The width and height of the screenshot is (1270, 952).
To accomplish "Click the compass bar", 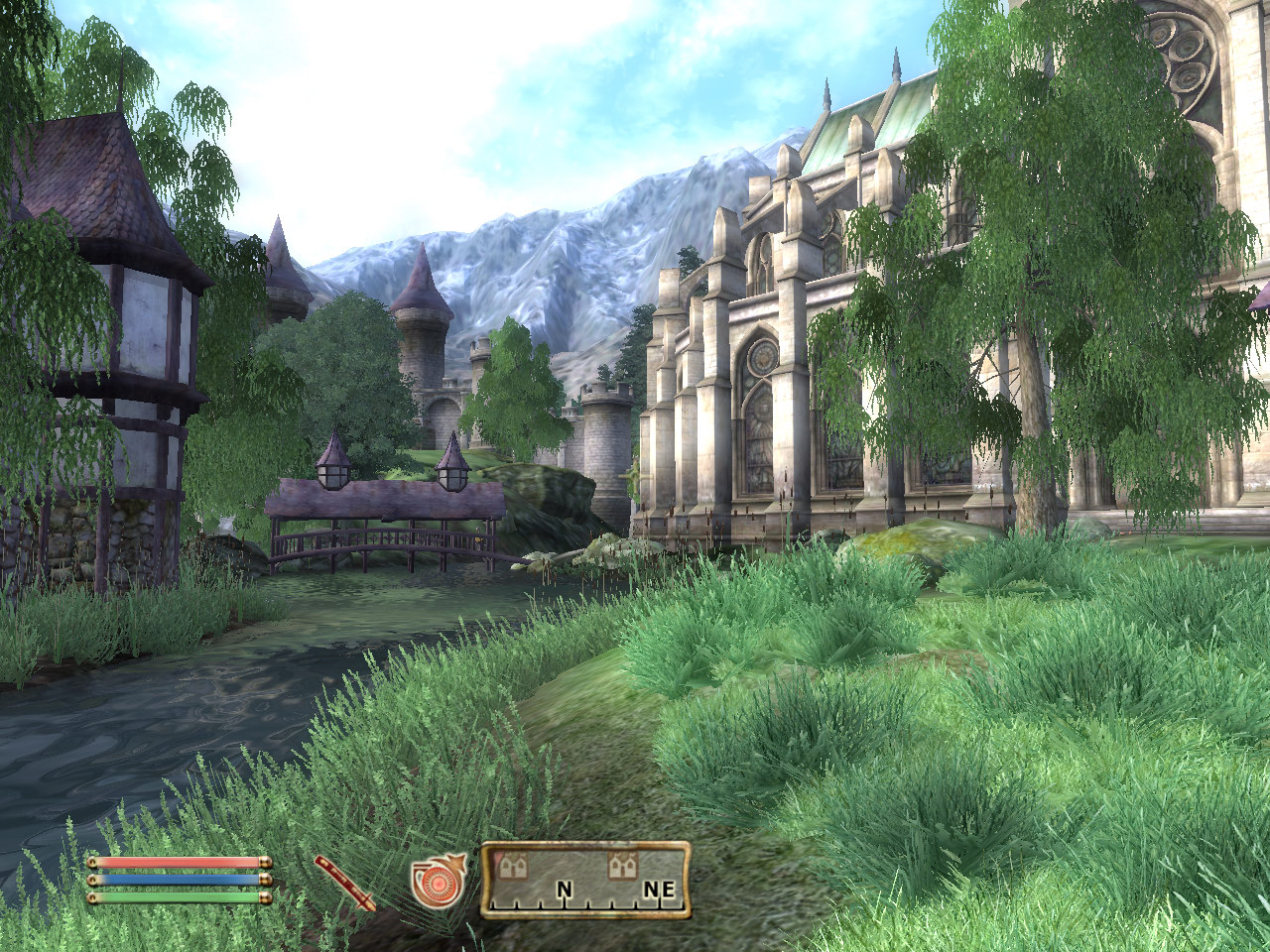I will click(x=585, y=880).
